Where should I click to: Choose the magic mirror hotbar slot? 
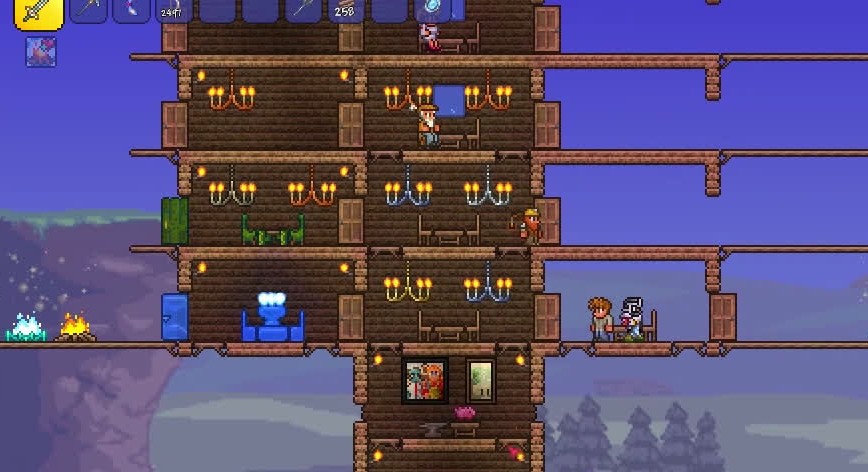432,10
